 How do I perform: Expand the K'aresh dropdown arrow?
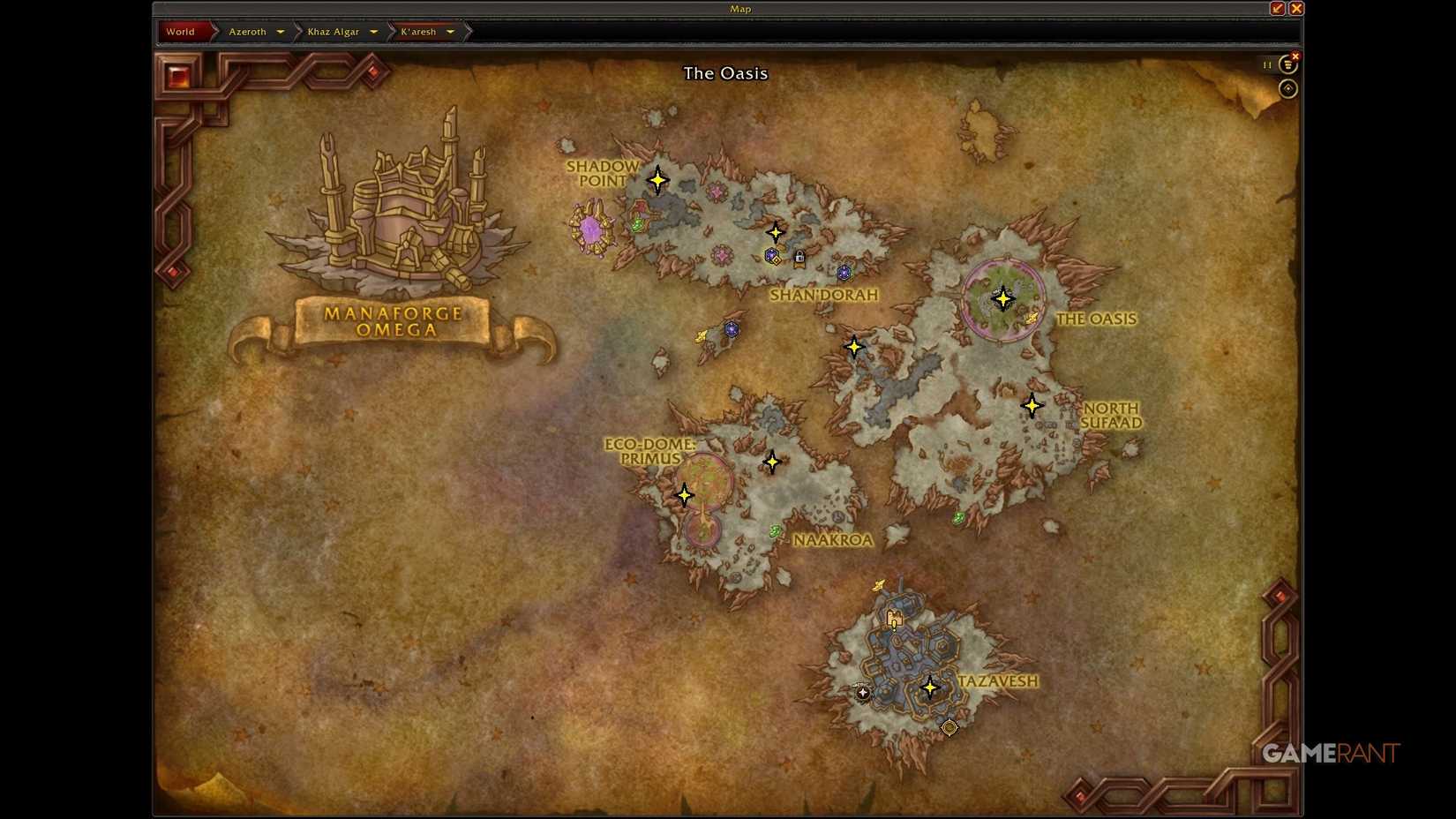tap(451, 31)
